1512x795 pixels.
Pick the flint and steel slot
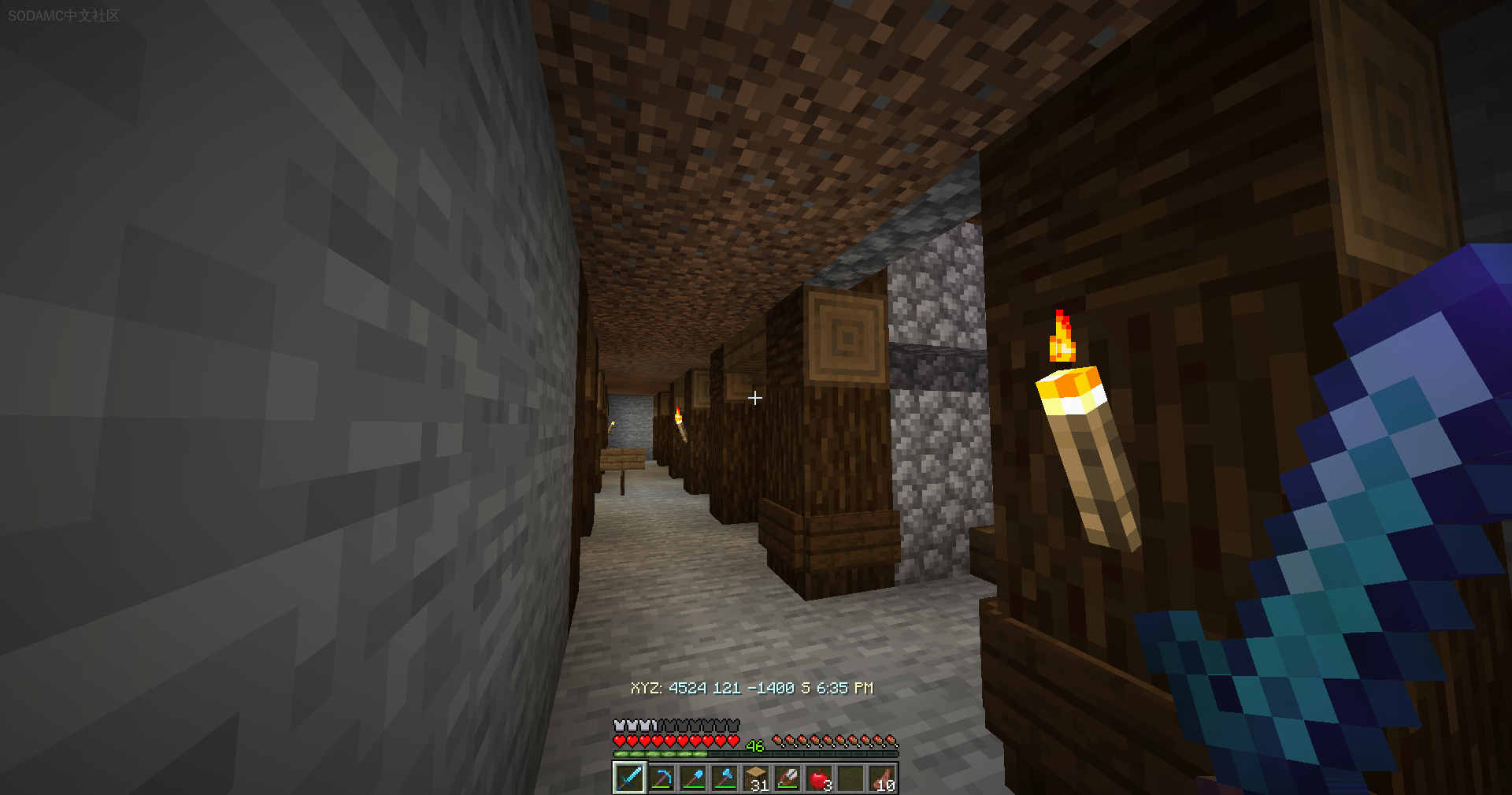click(787, 778)
